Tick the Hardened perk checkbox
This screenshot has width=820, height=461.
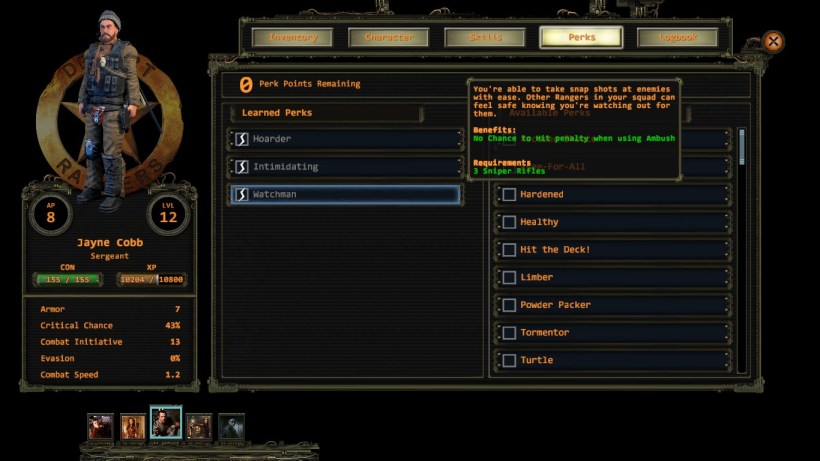(509, 194)
